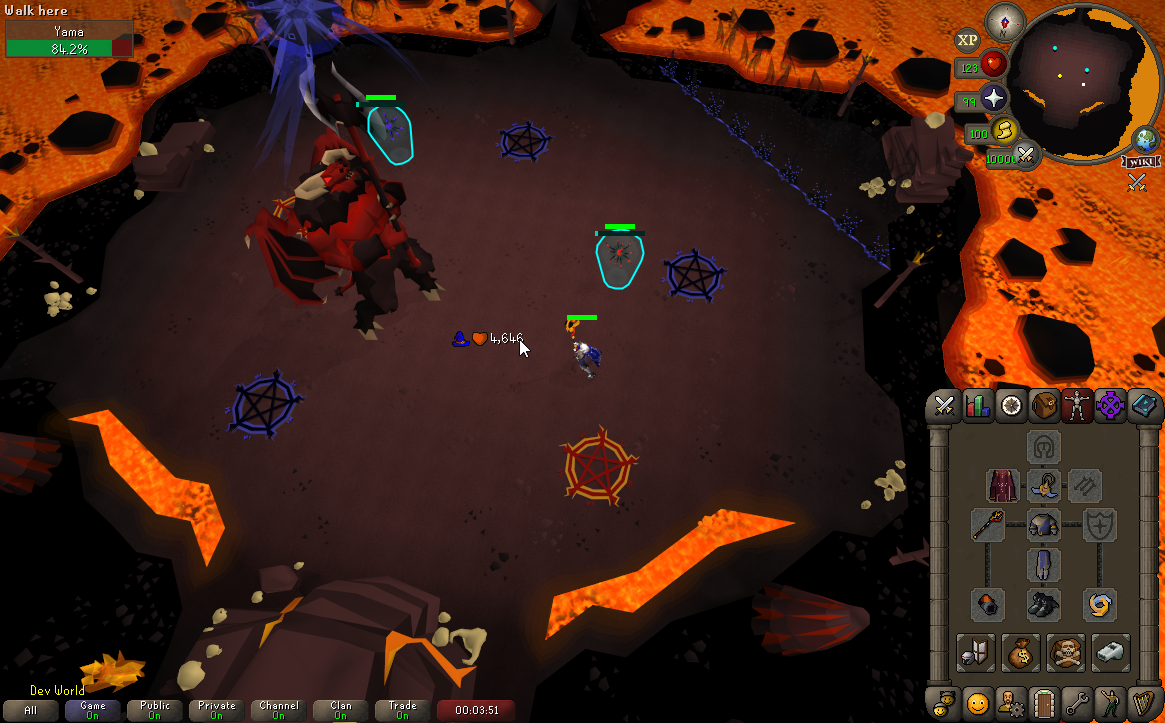Select the equipped amulet slot
This screenshot has height=723, width=1165.
[x=1044, y=486]
